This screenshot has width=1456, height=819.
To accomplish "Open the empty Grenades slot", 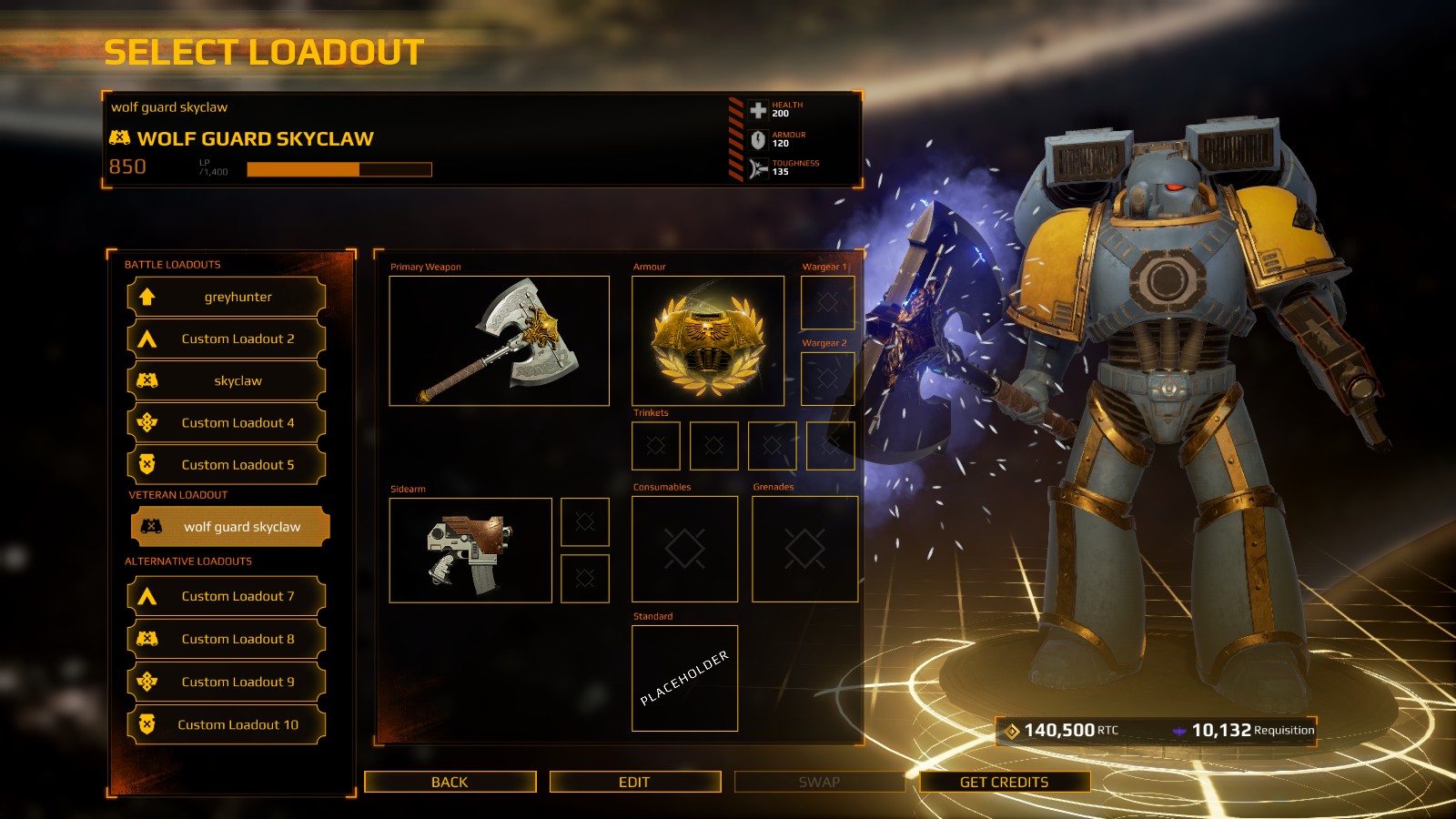I will [804, 549].
